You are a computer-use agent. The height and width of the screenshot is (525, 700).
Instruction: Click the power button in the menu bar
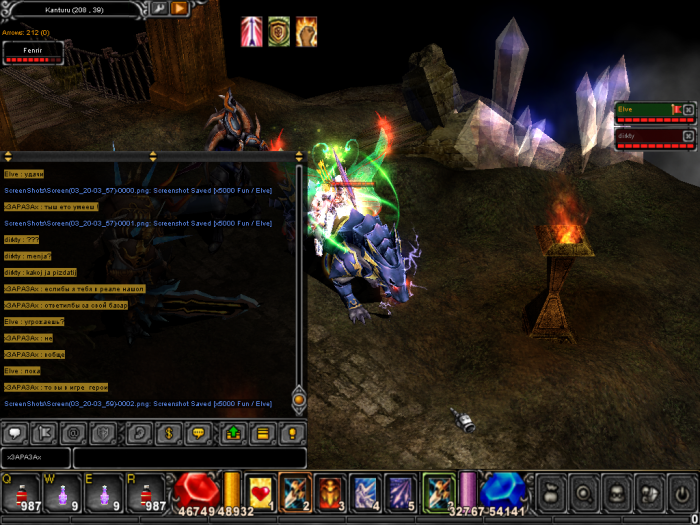pos(682,492)
